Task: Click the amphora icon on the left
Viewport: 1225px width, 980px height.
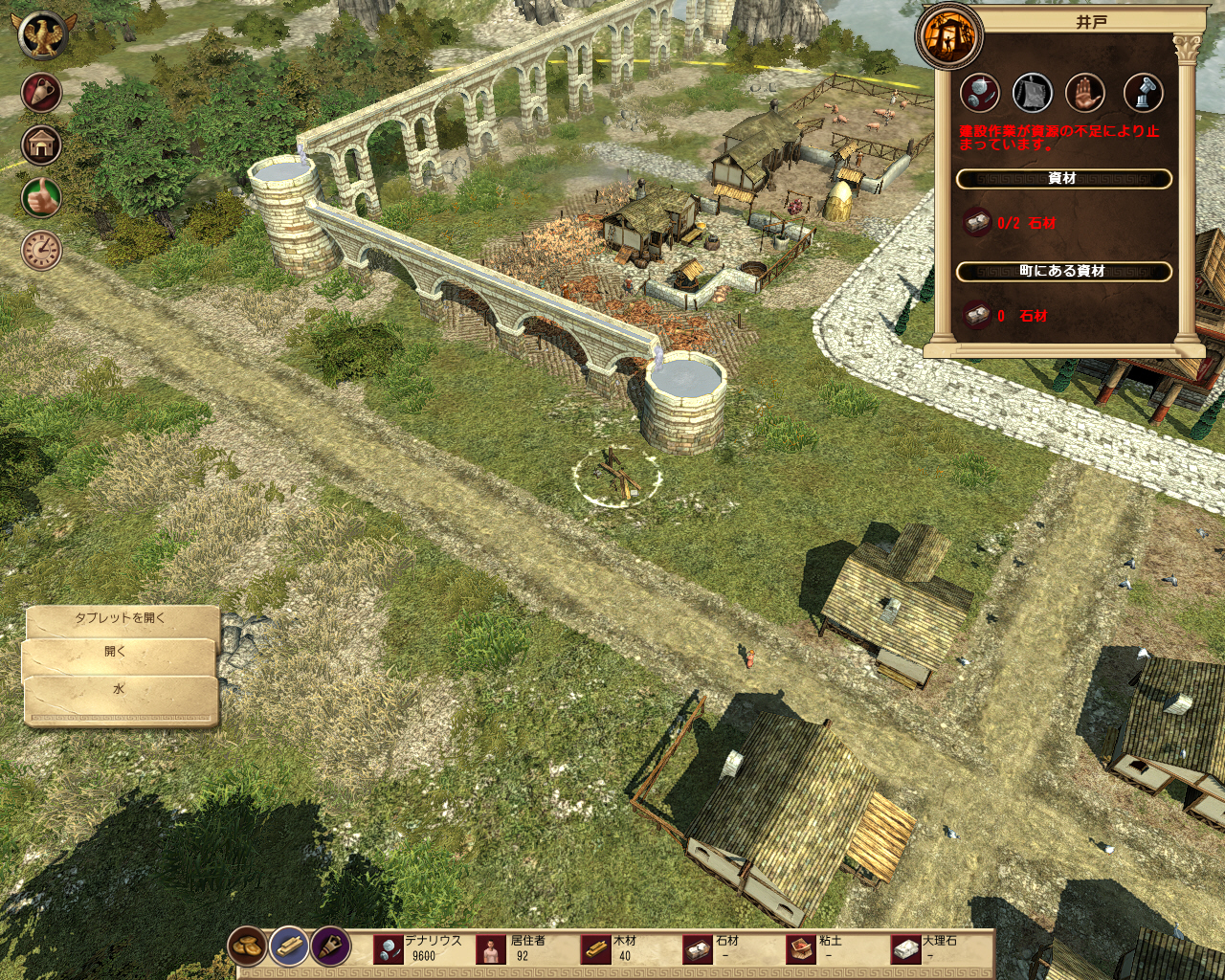Action: pyautogui.click(x=41, y=93)
